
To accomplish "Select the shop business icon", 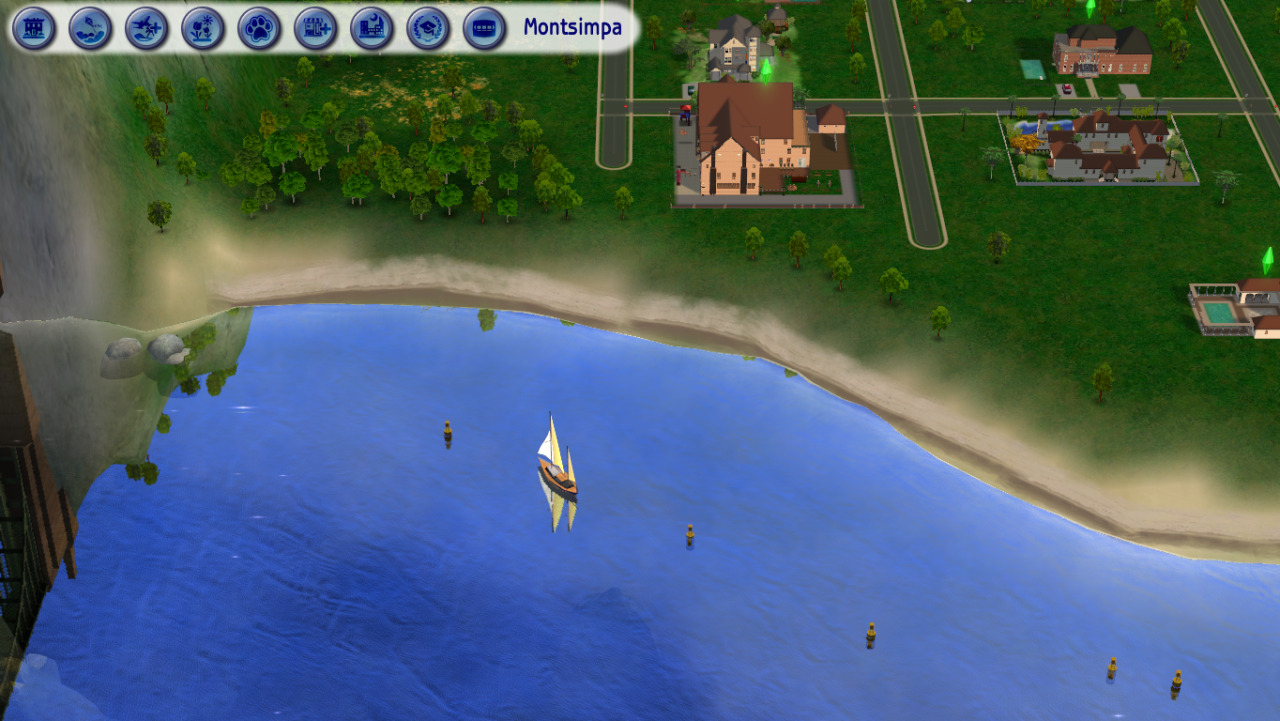I will coord(315,28).
